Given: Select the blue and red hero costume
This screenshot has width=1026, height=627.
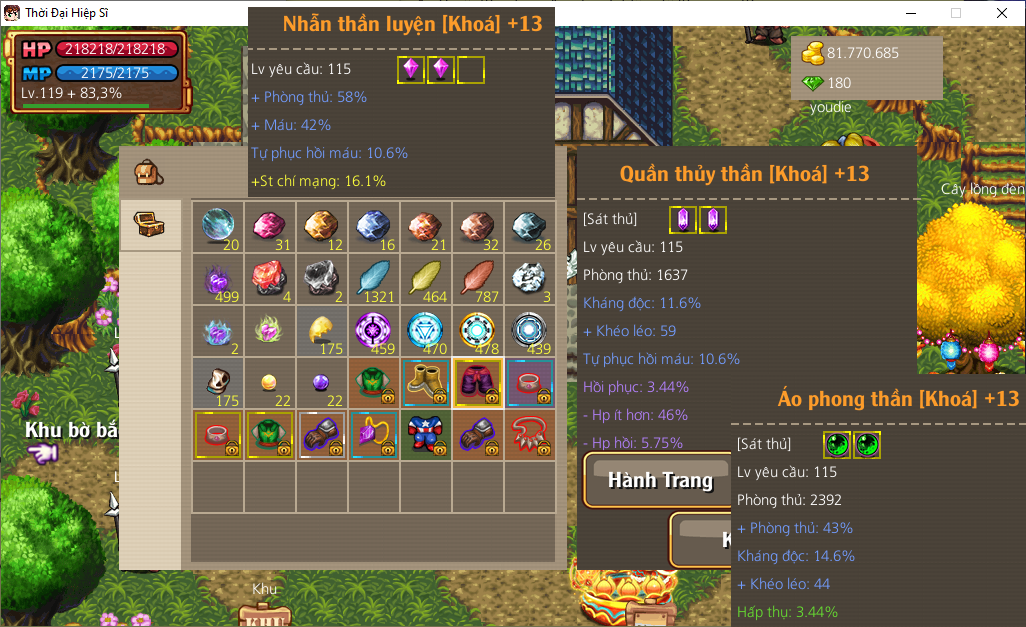Looking at the screenshot, I should pos(426,434).
